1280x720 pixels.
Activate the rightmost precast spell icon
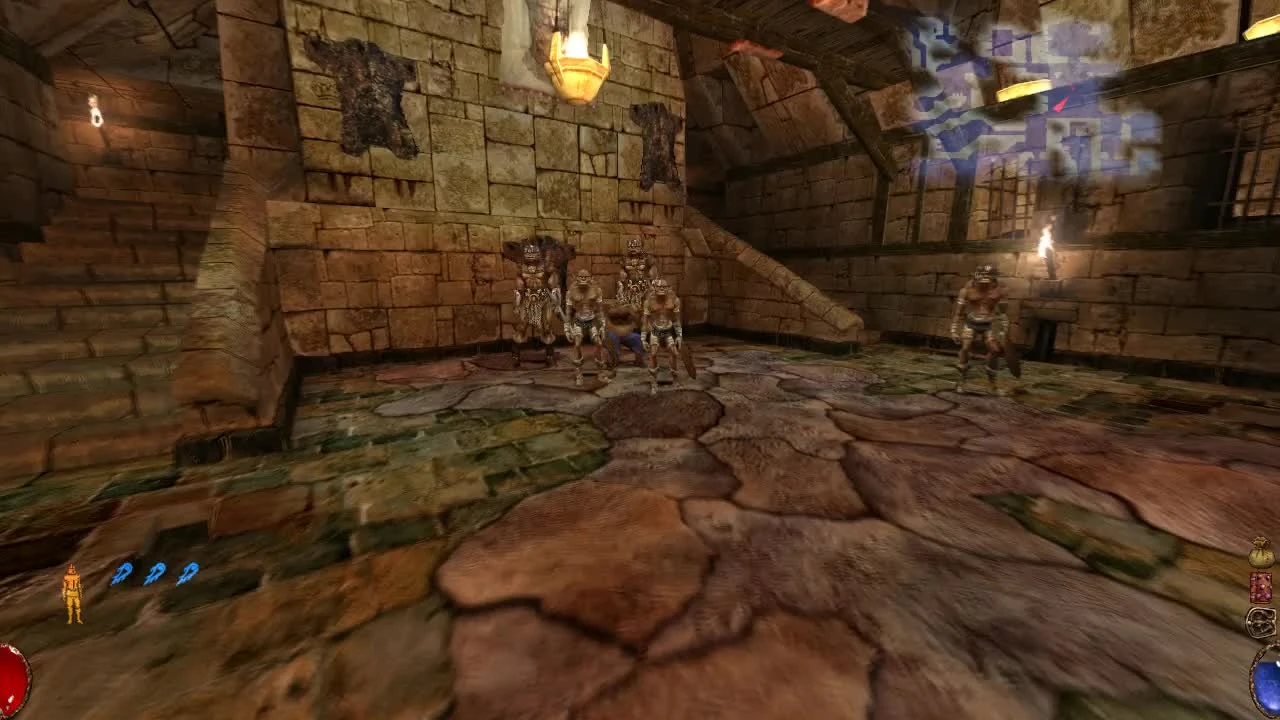(x=186, y=573)
